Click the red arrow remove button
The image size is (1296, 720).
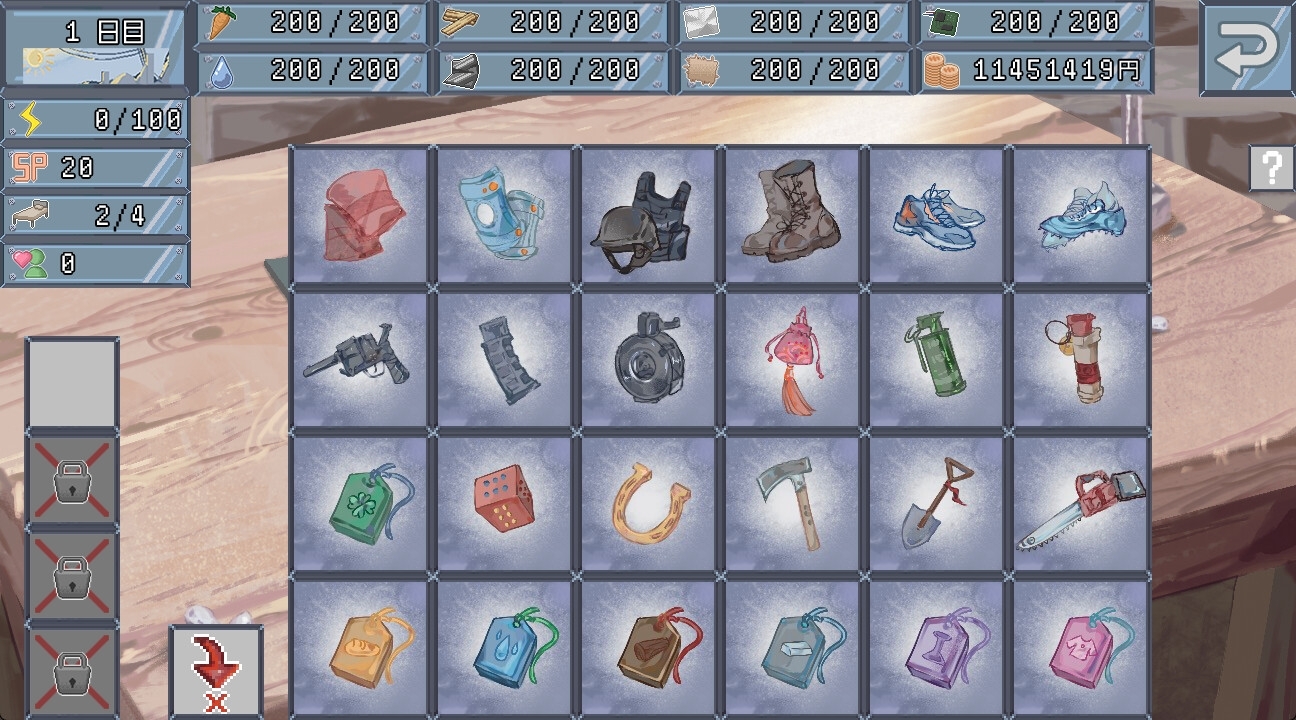point(216,670)
